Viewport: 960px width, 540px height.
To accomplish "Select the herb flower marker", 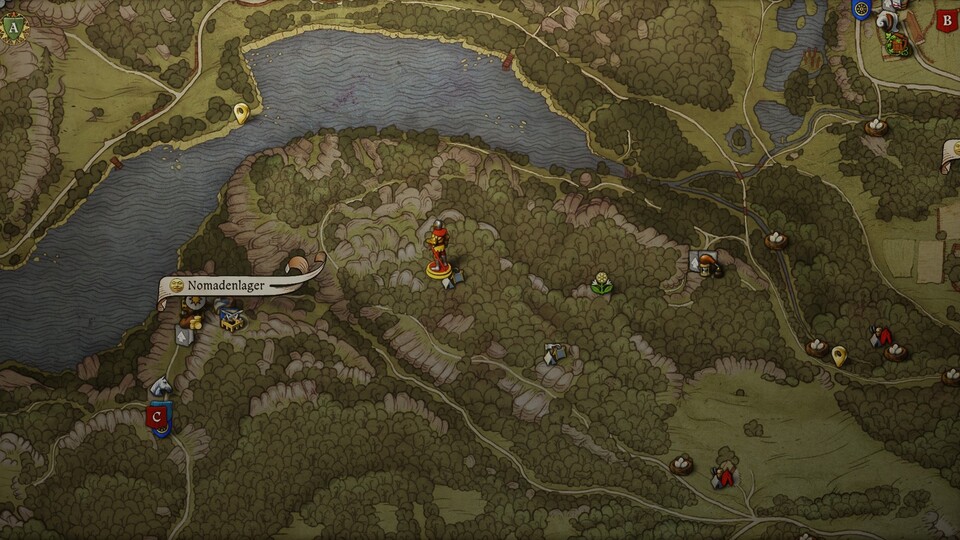I will click(x=601, y=283).
